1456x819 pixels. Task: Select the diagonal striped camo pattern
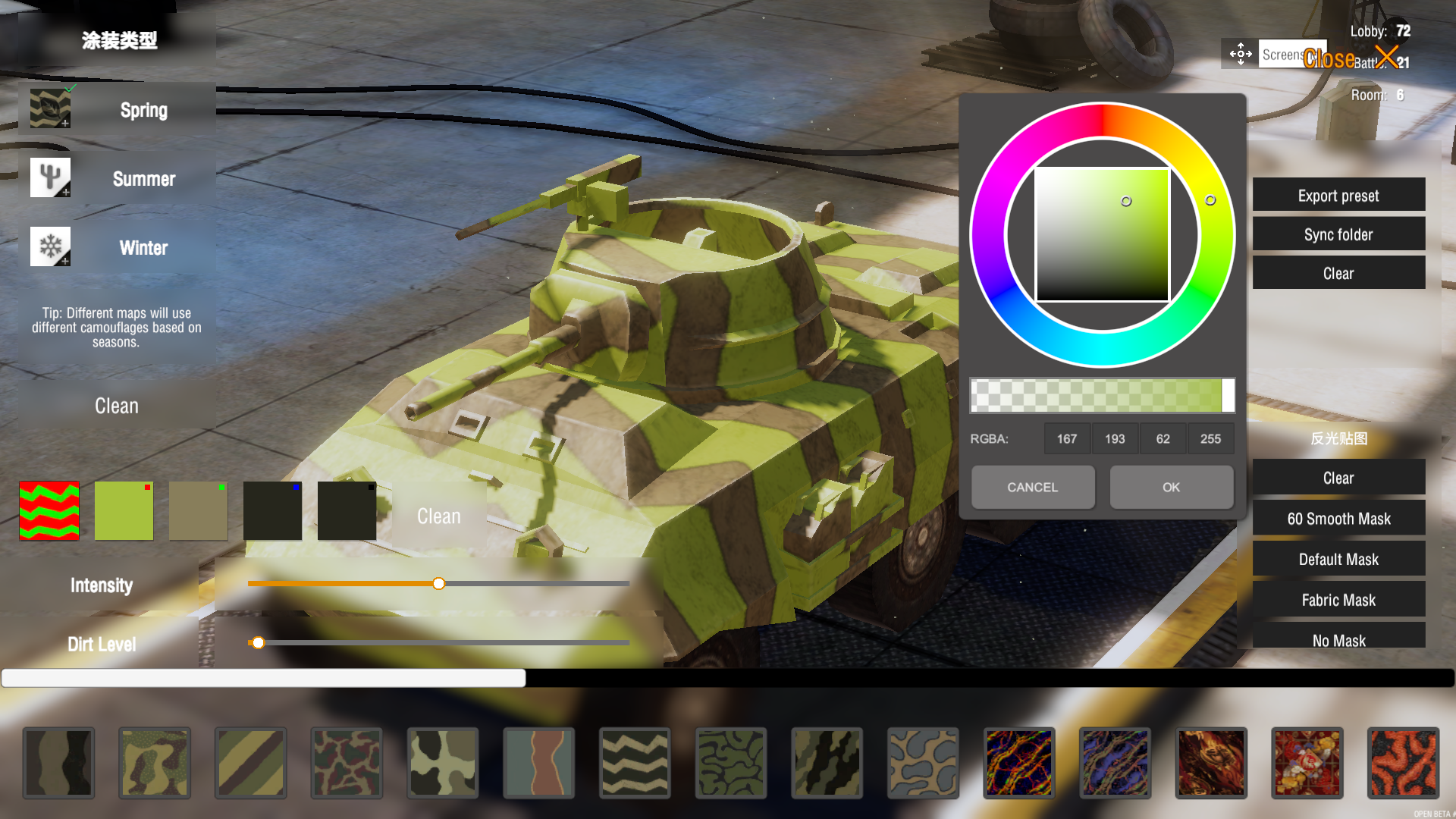(250, 763)
